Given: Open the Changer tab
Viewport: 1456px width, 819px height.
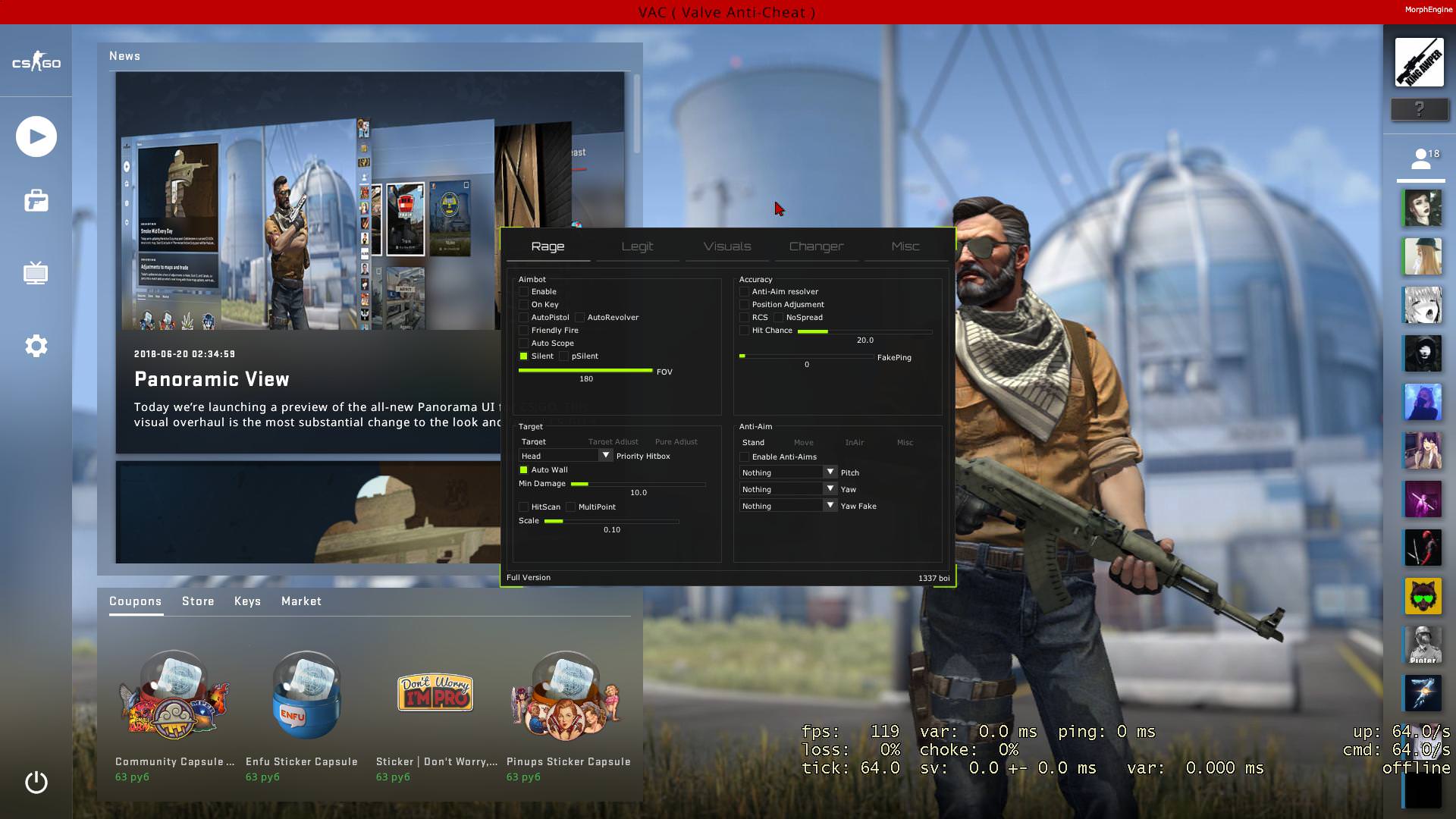Looking at the screenshot, I should (x=816, y=246).
